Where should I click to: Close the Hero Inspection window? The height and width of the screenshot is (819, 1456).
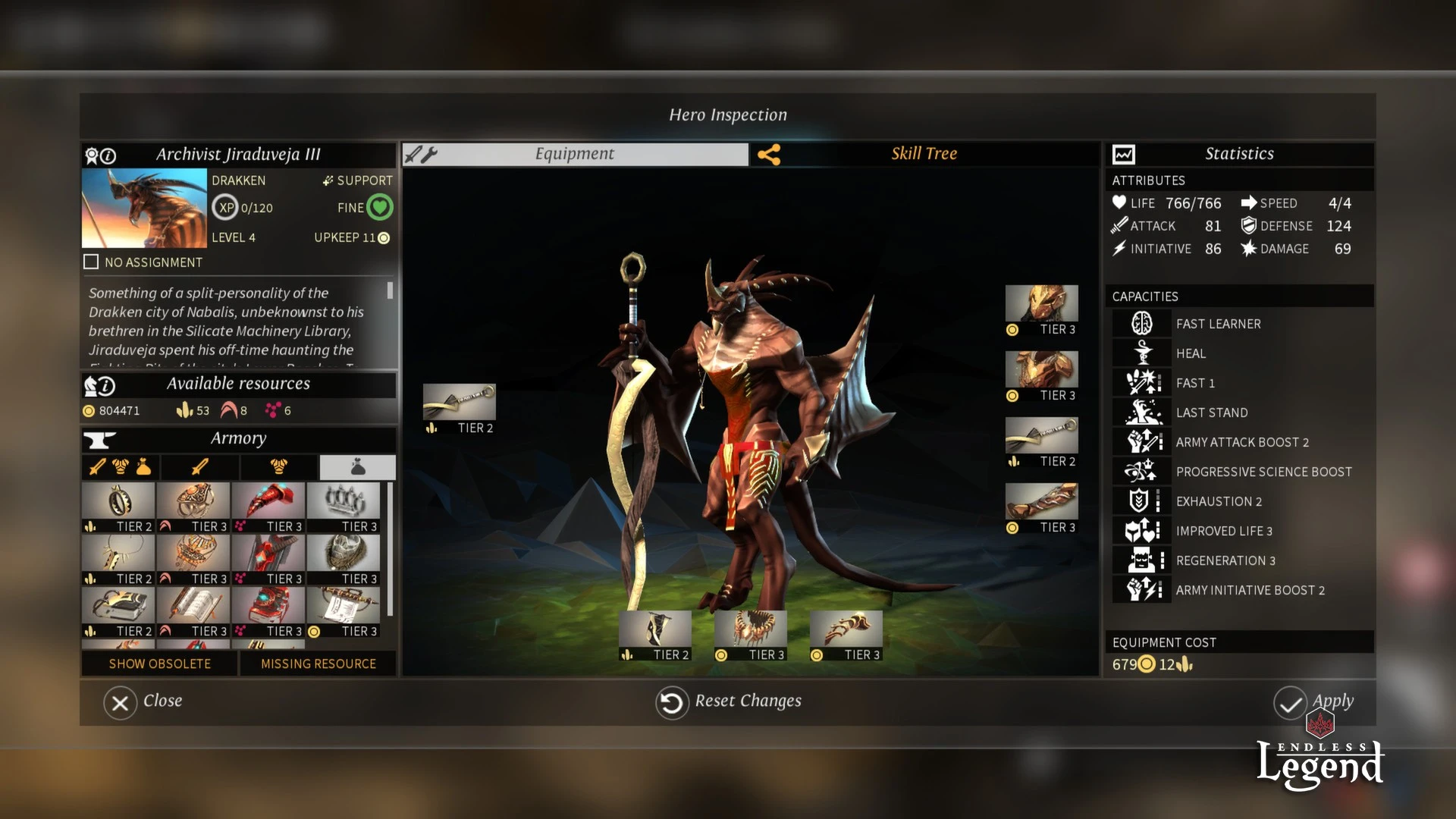coord(121,703)
